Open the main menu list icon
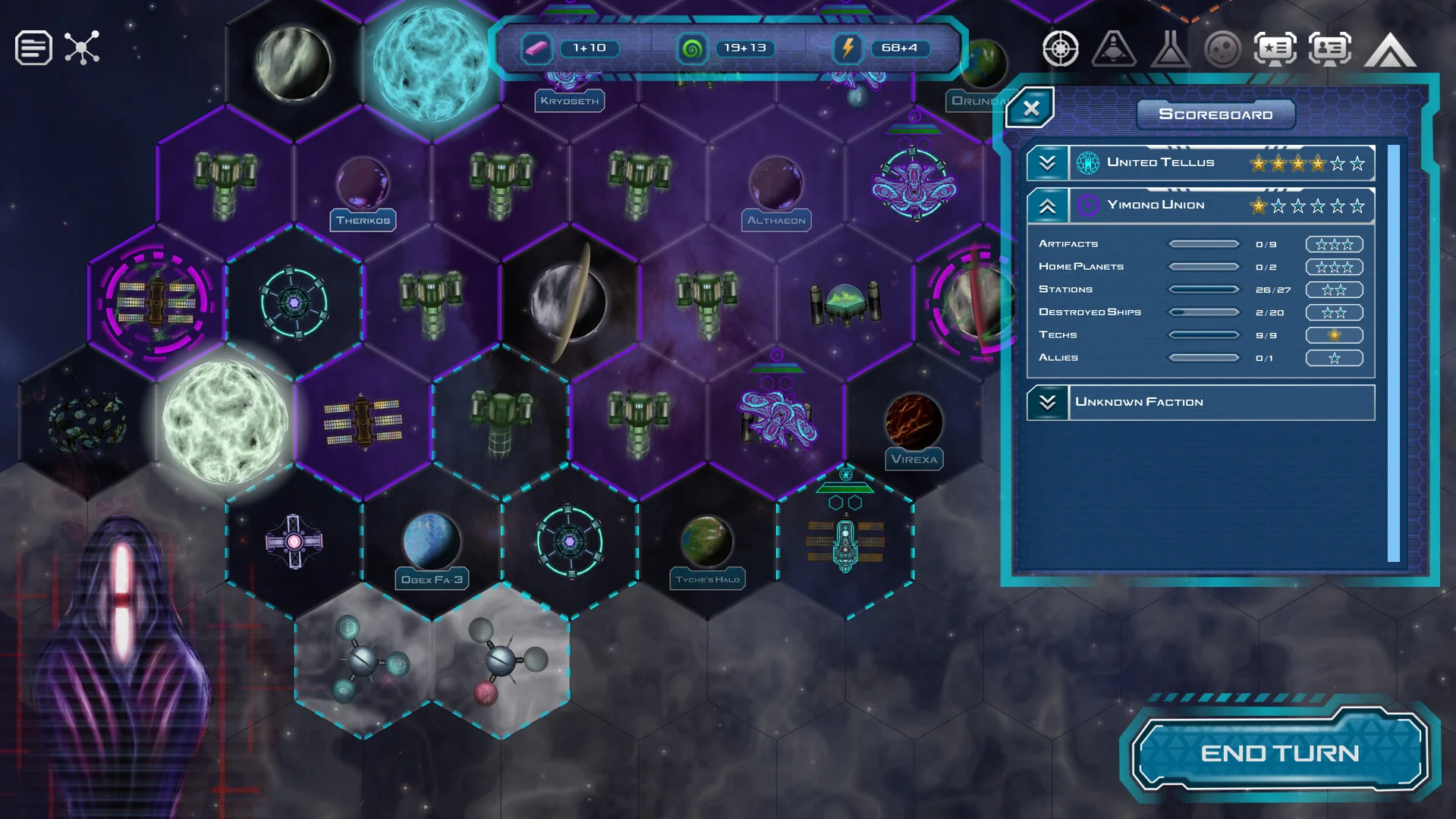 click(33, 48)
